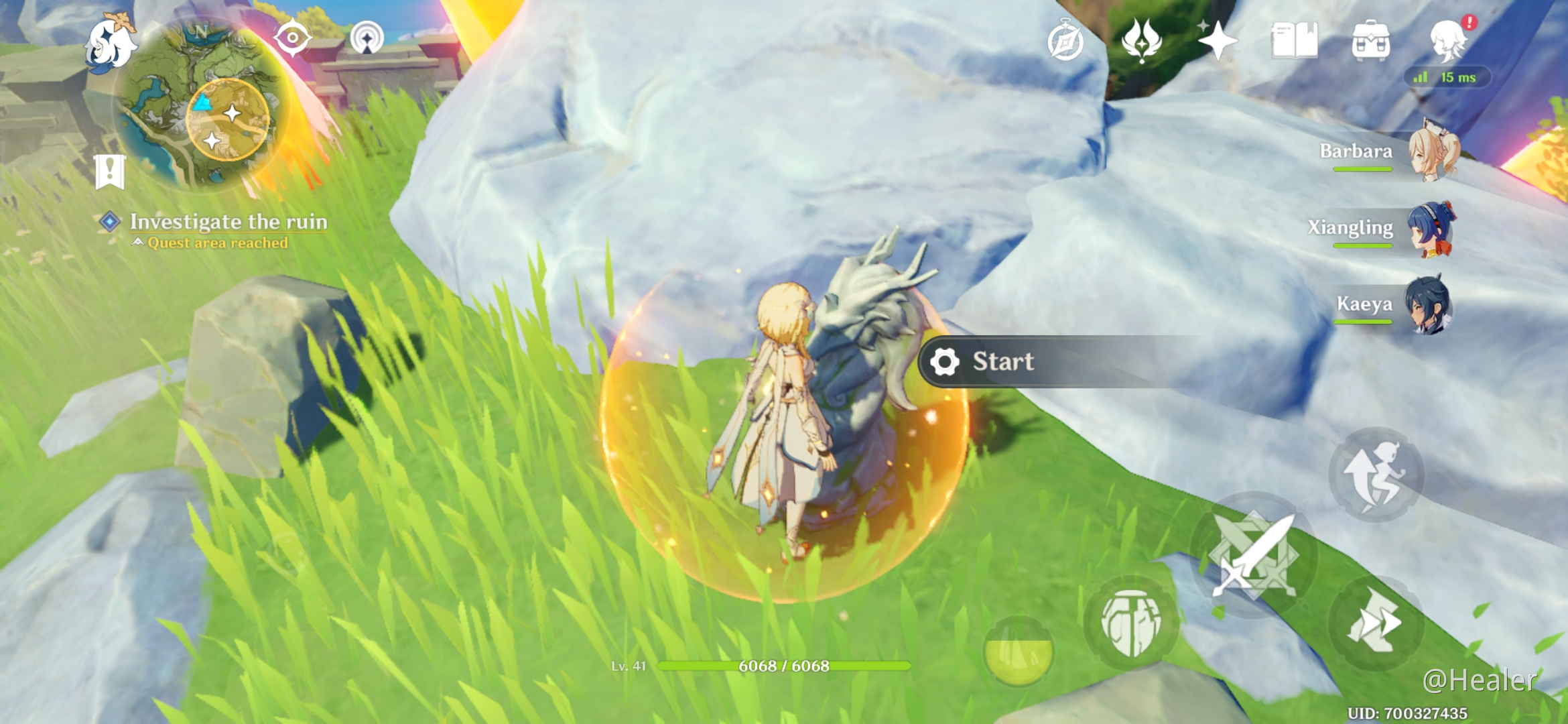Open the time trial compass icon
The image size is (1568, 724).
point(1067,42)
